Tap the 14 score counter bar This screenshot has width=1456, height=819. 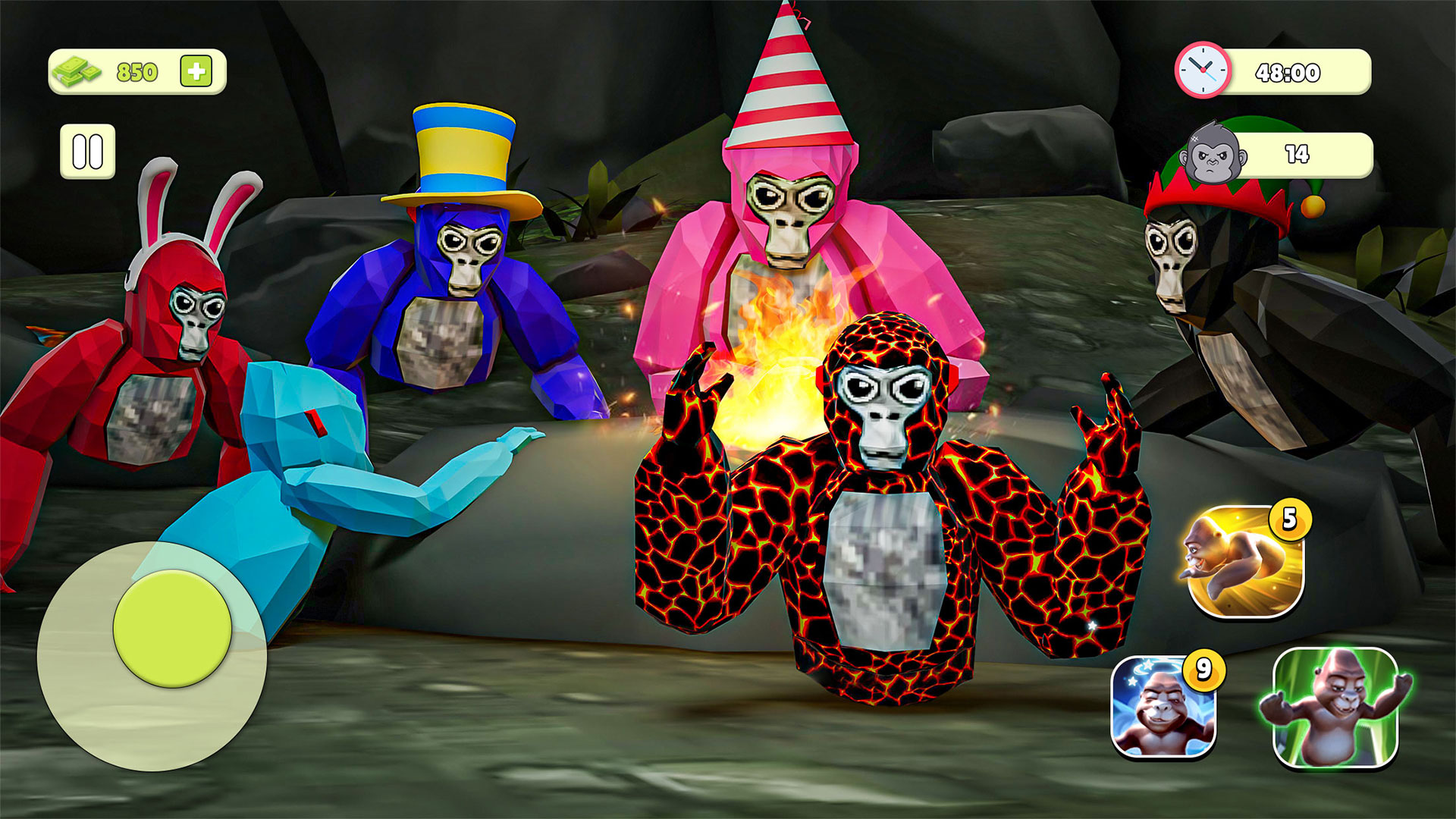tap(1299, 154)
